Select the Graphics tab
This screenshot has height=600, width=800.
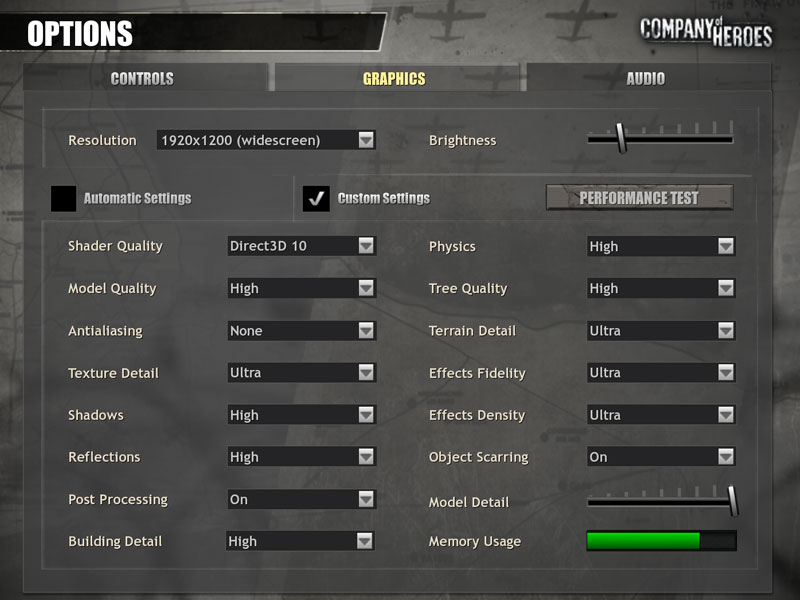pos(394,78)
